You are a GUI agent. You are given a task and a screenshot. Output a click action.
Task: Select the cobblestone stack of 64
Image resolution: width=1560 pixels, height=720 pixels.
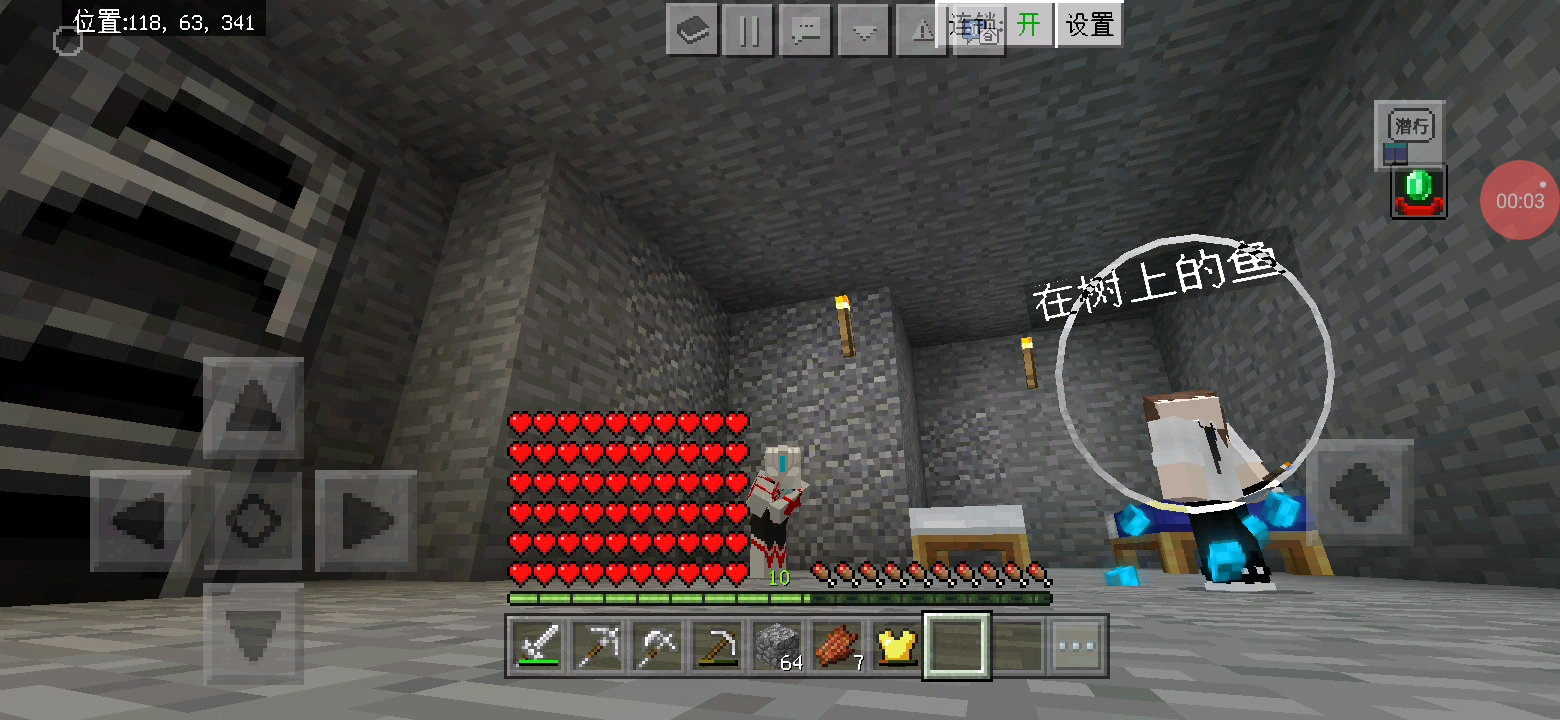click(778, 646)
